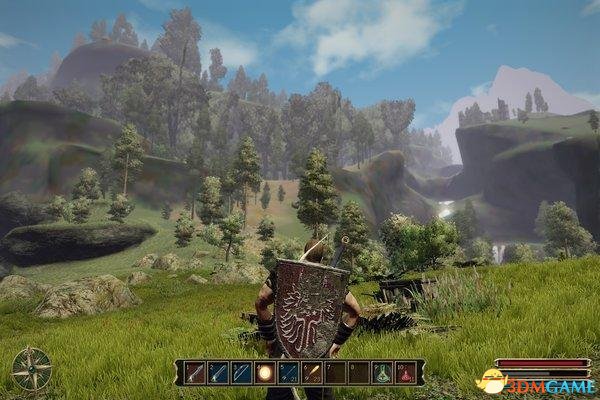Image resolution: width=600 pixels, height=400 pixels.
Task: Equip the bow from the hotbar
Action: point(241,372)
